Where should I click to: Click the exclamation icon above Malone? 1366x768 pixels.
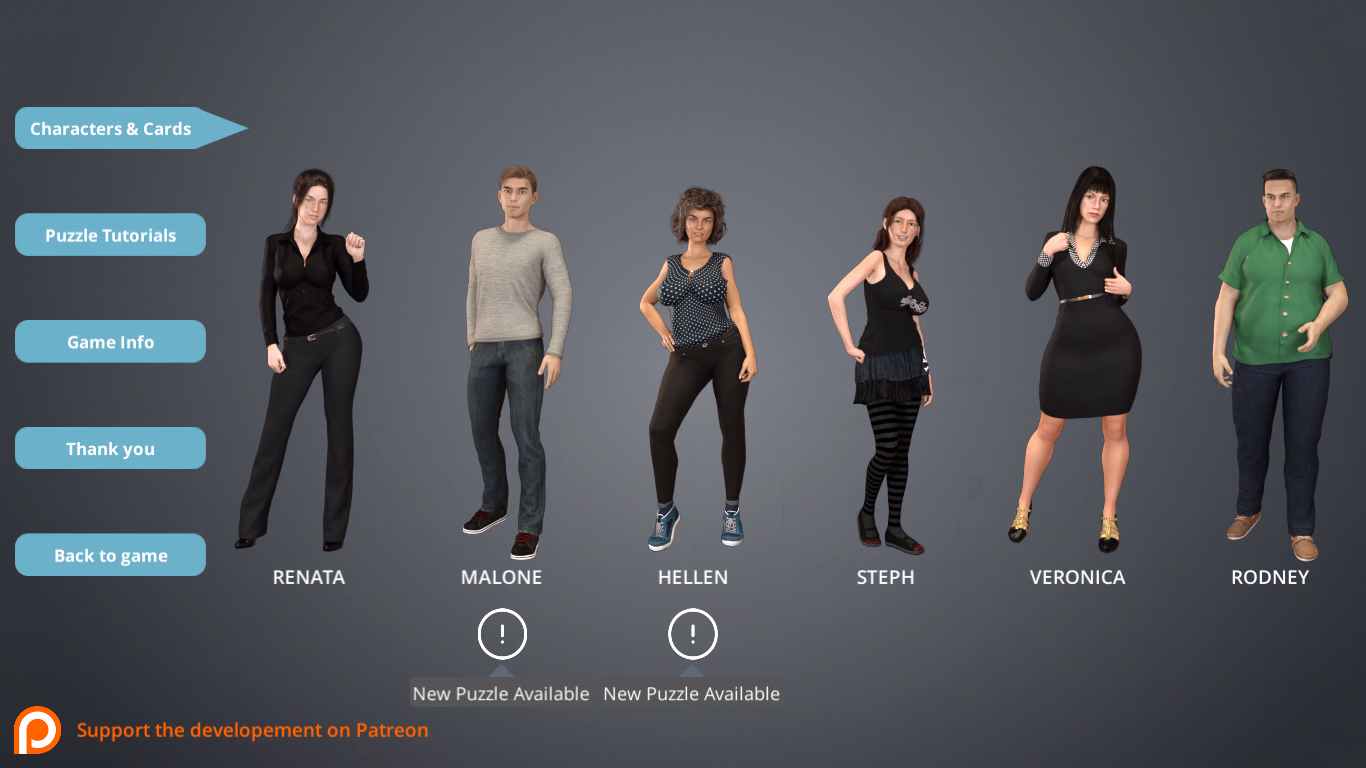[503, 633]
